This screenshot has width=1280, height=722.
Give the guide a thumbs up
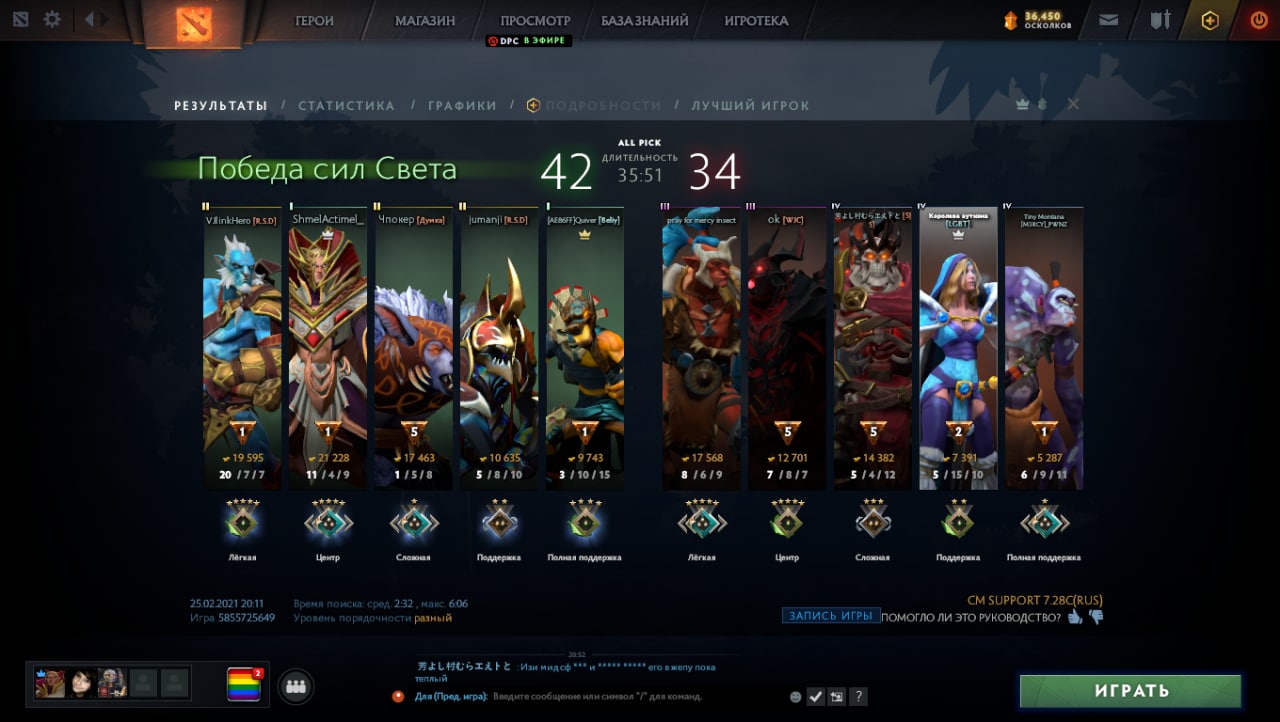tap(1075, 617)
